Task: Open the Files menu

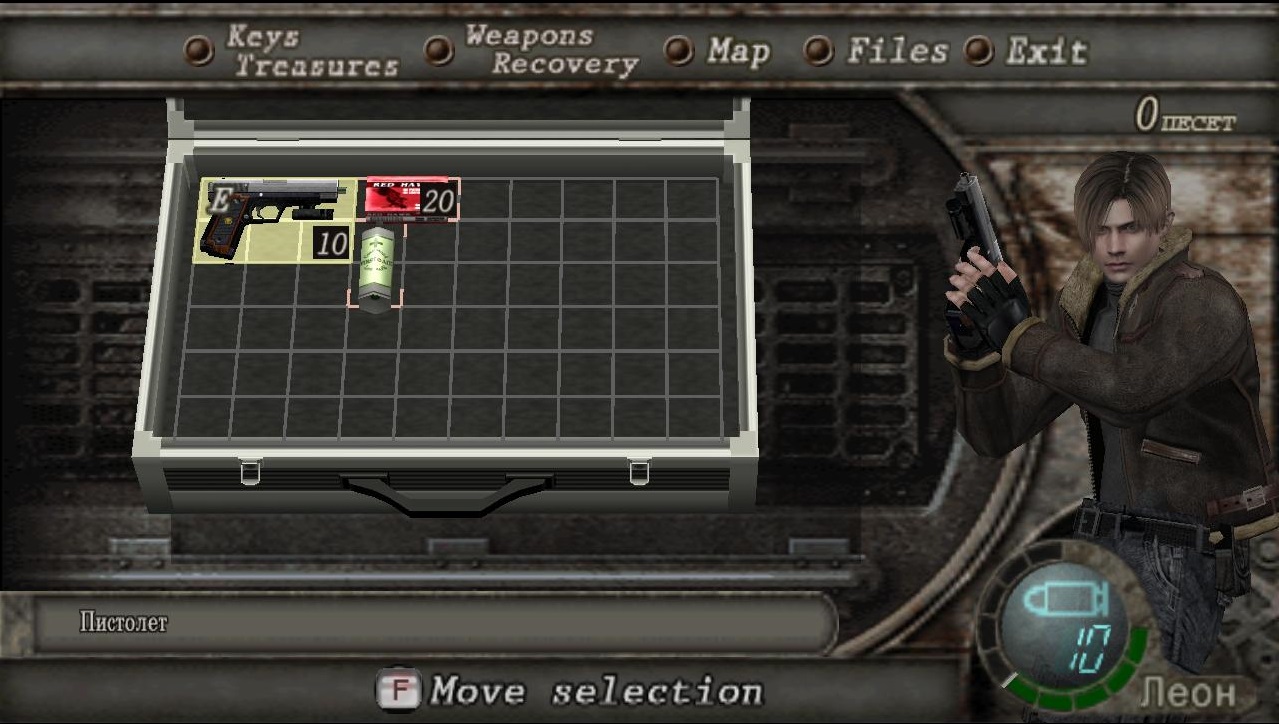Action: 896,51
